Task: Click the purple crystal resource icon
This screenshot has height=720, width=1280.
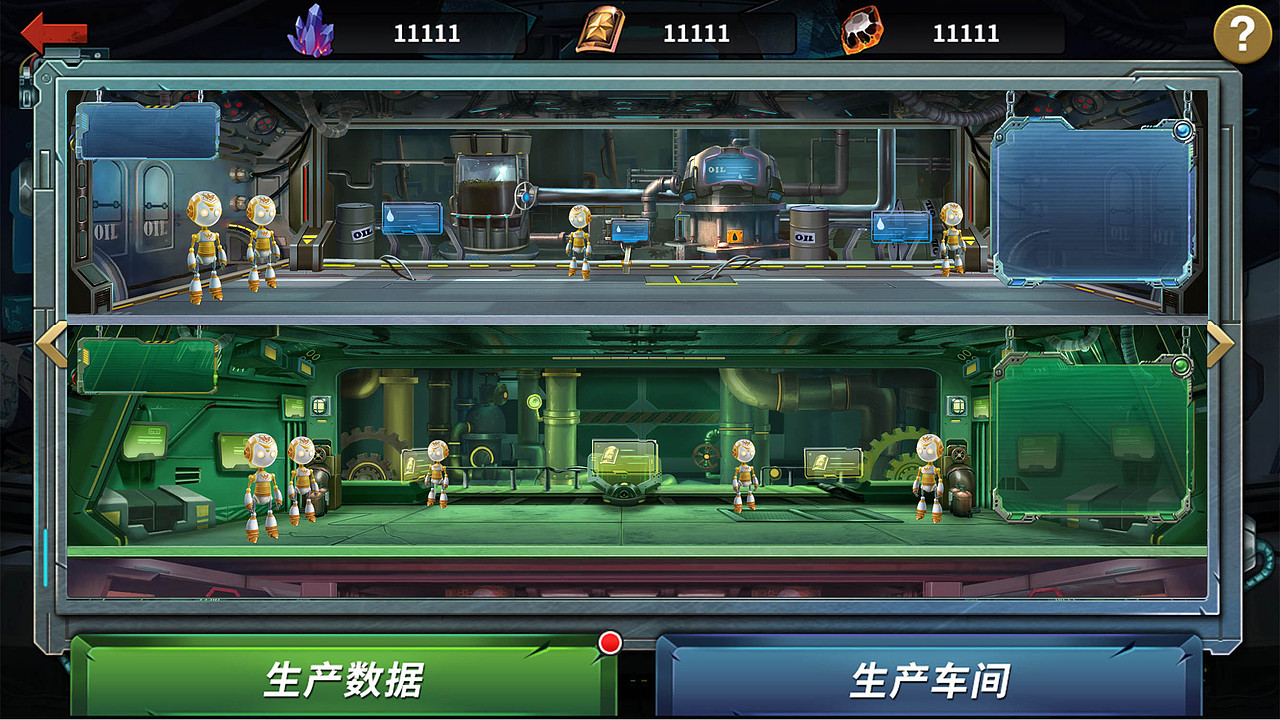Action: coord(310,30)
